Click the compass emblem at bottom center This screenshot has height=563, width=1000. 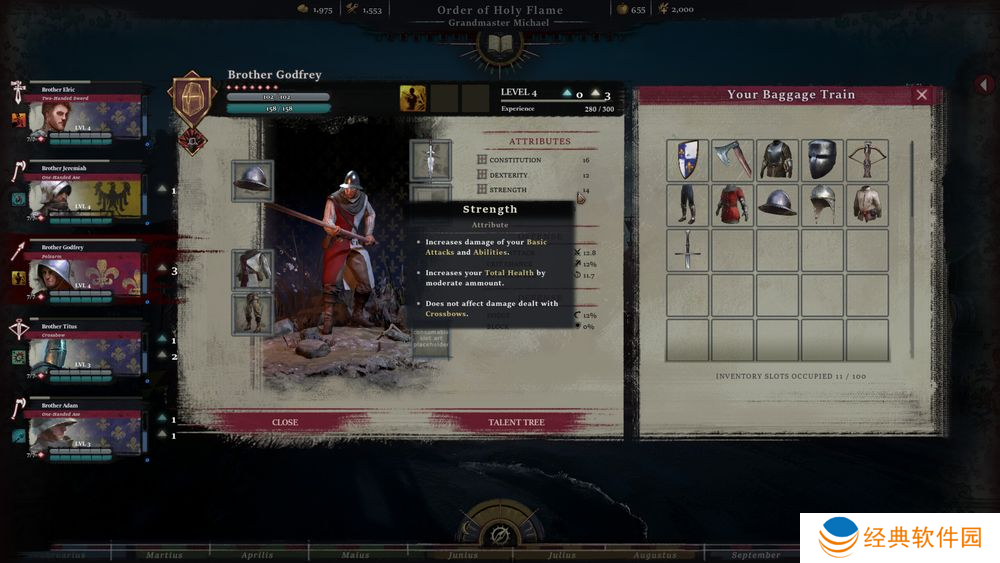499,528
